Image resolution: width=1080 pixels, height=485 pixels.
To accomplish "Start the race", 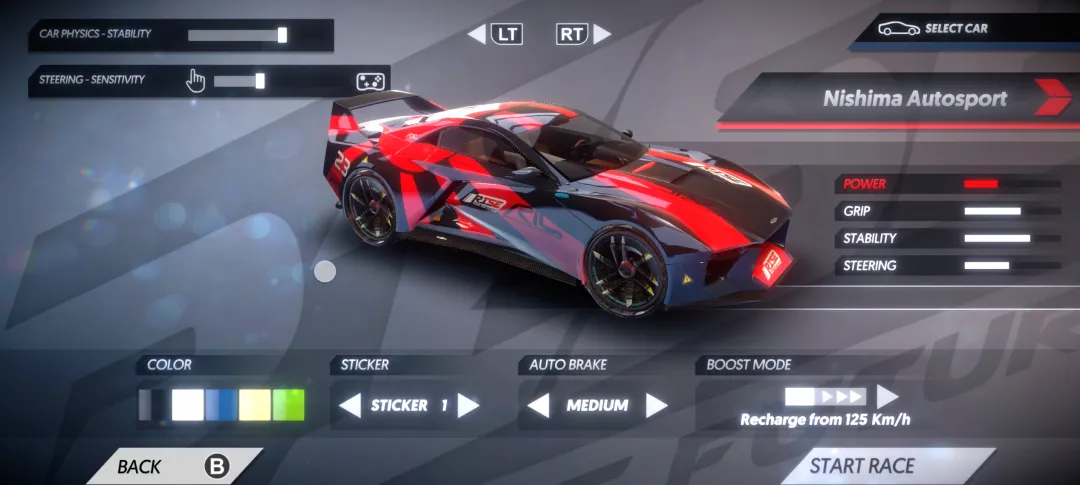I will point(861,466).
